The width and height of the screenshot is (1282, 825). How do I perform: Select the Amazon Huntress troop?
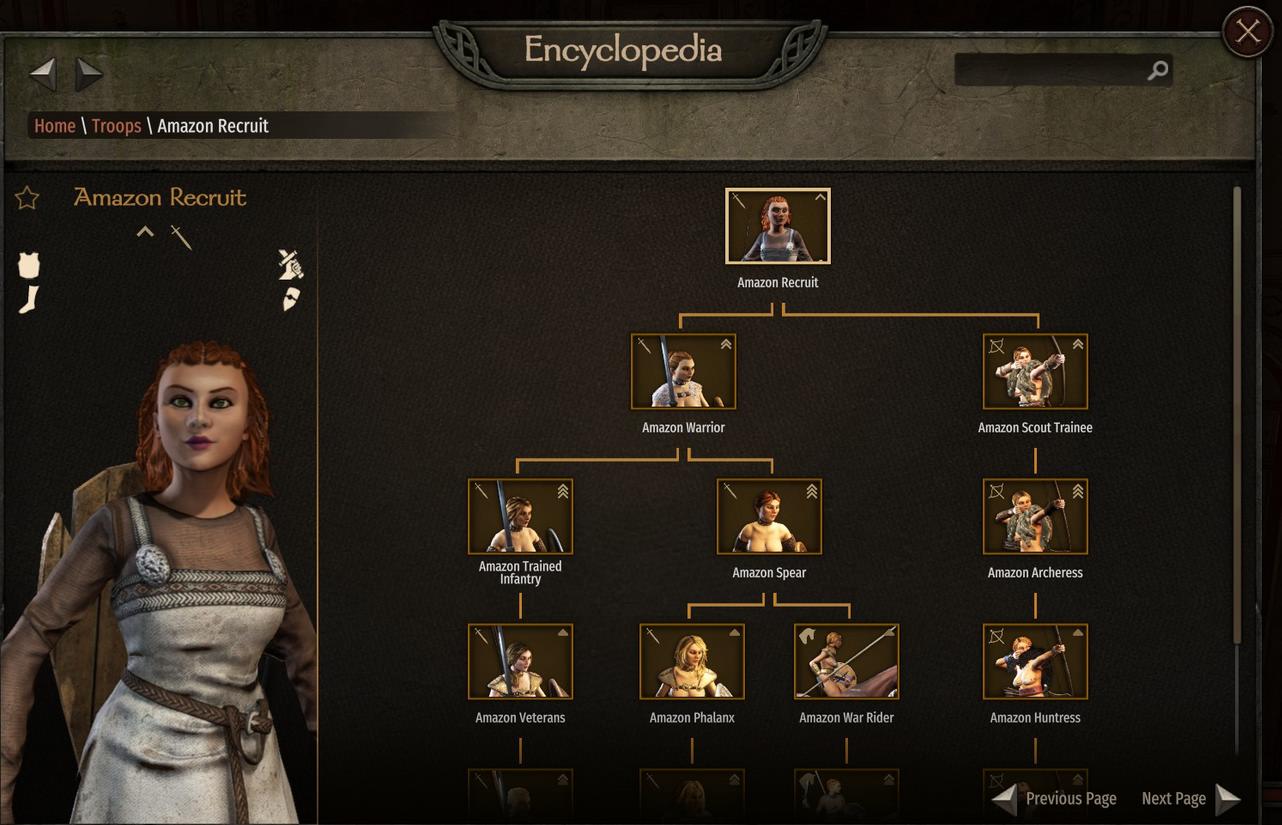click(1035, 662)
